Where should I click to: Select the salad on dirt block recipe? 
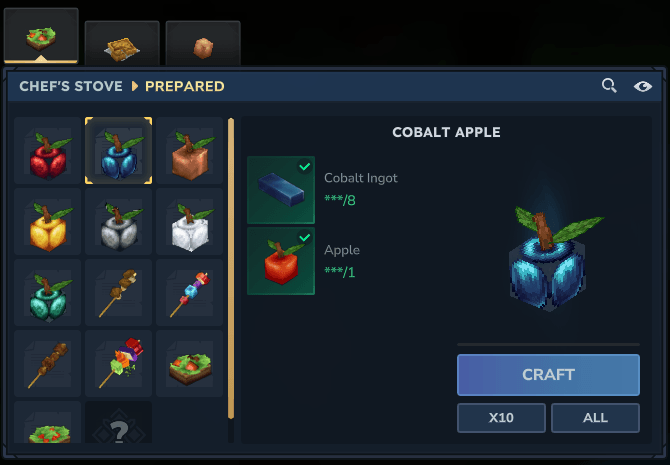[189, 364]
